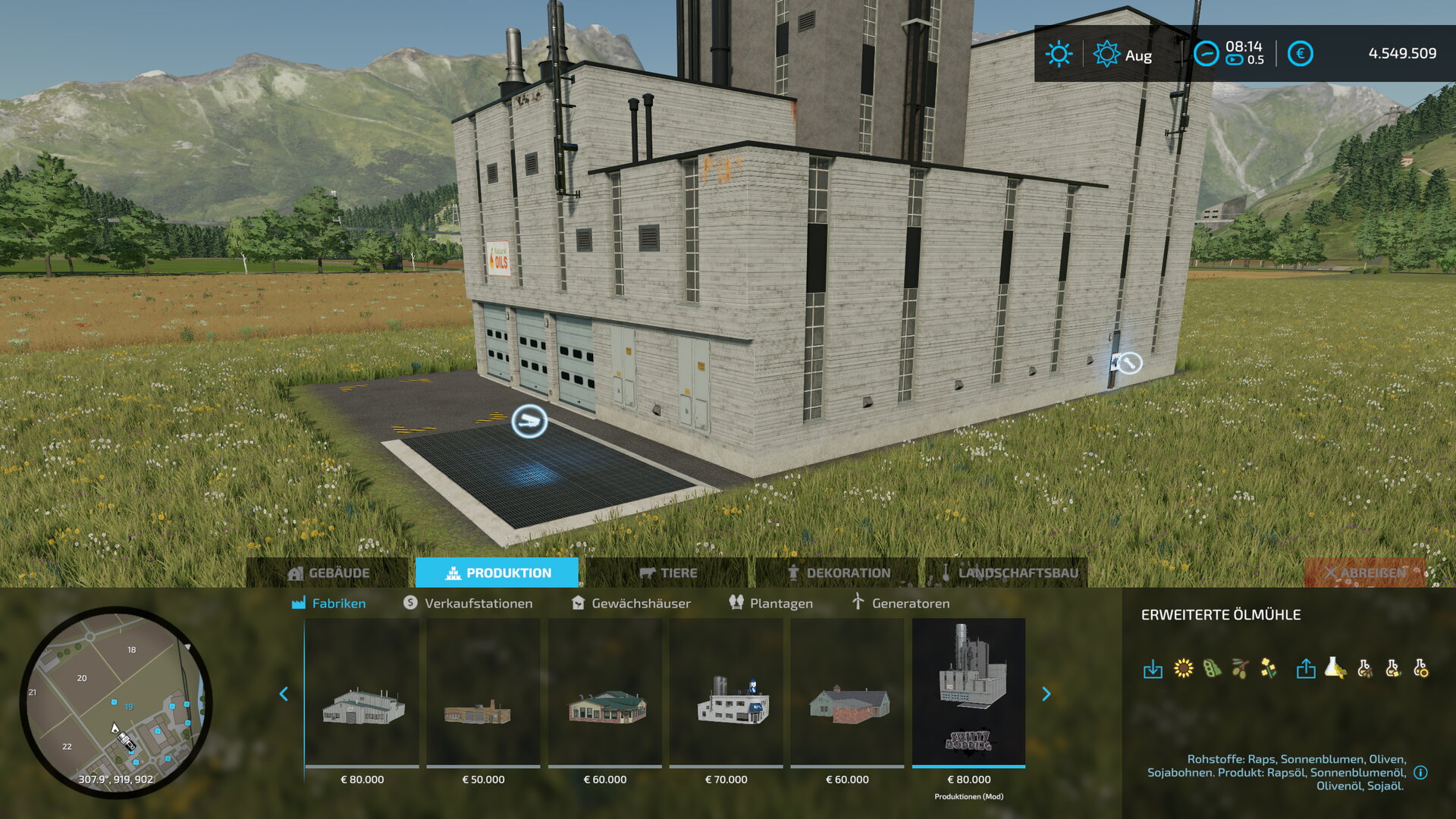Screen dimensions: 1456x819
Task: Switch to the Generatoren subcategory
Action: coord(900,604)
